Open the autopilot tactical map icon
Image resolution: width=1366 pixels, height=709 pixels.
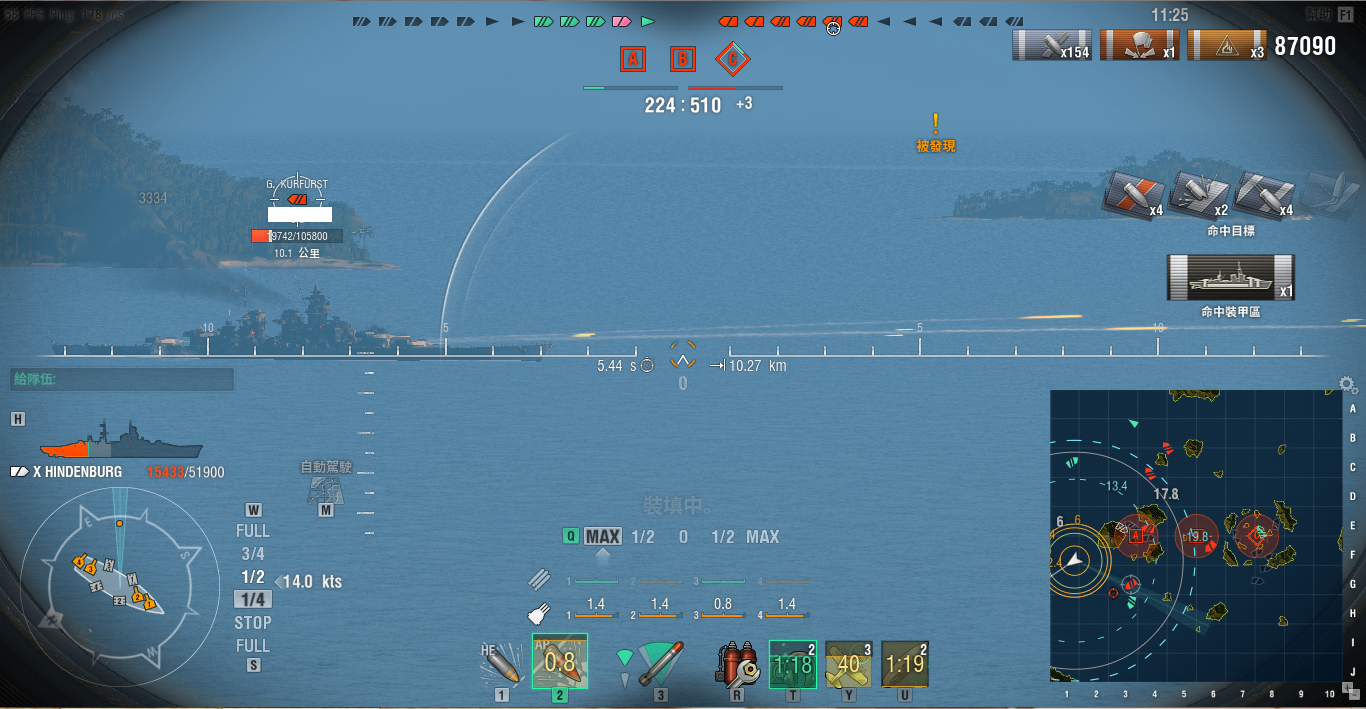[324, 489]
